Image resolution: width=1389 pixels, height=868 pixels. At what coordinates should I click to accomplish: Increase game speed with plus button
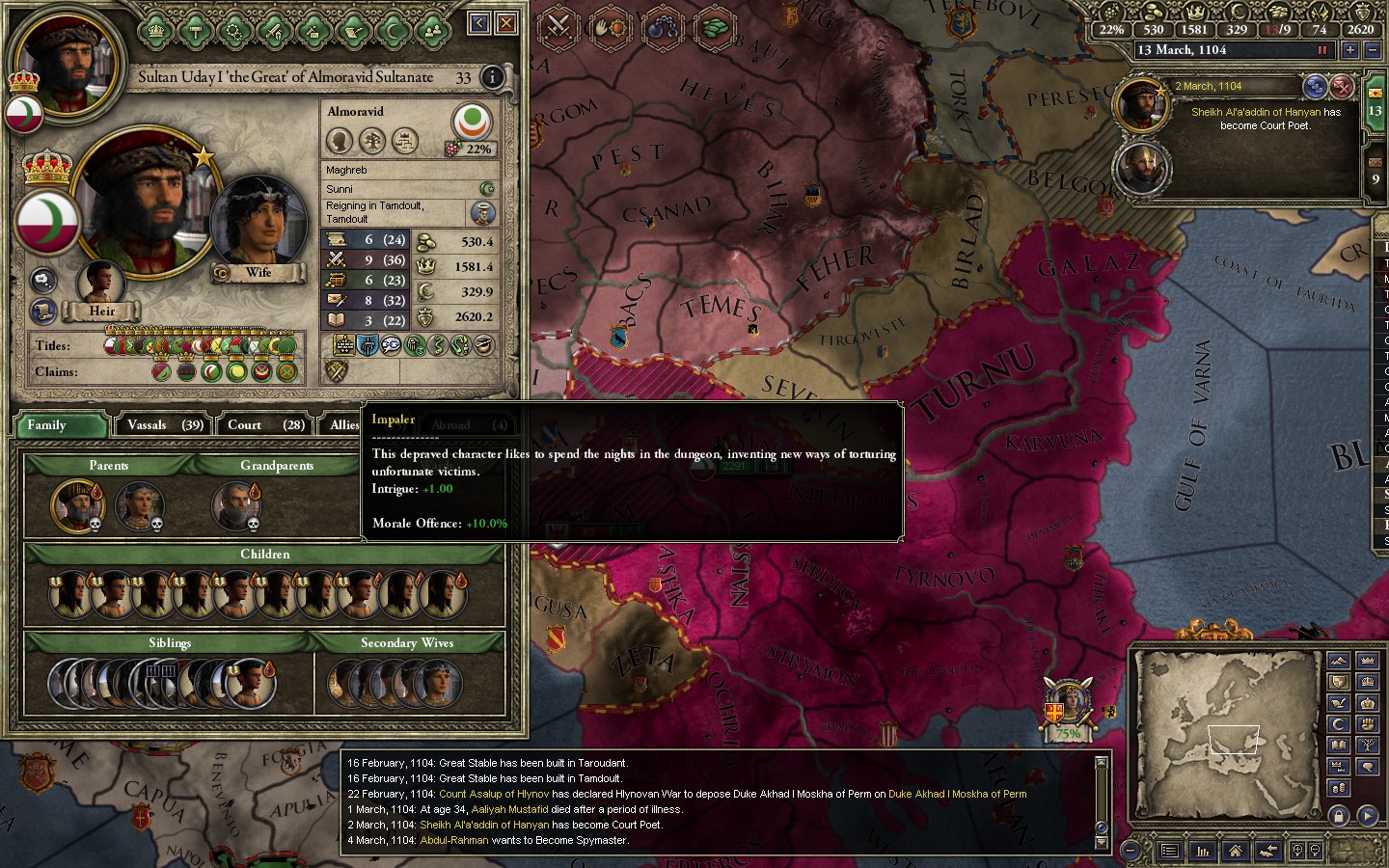1350,50
